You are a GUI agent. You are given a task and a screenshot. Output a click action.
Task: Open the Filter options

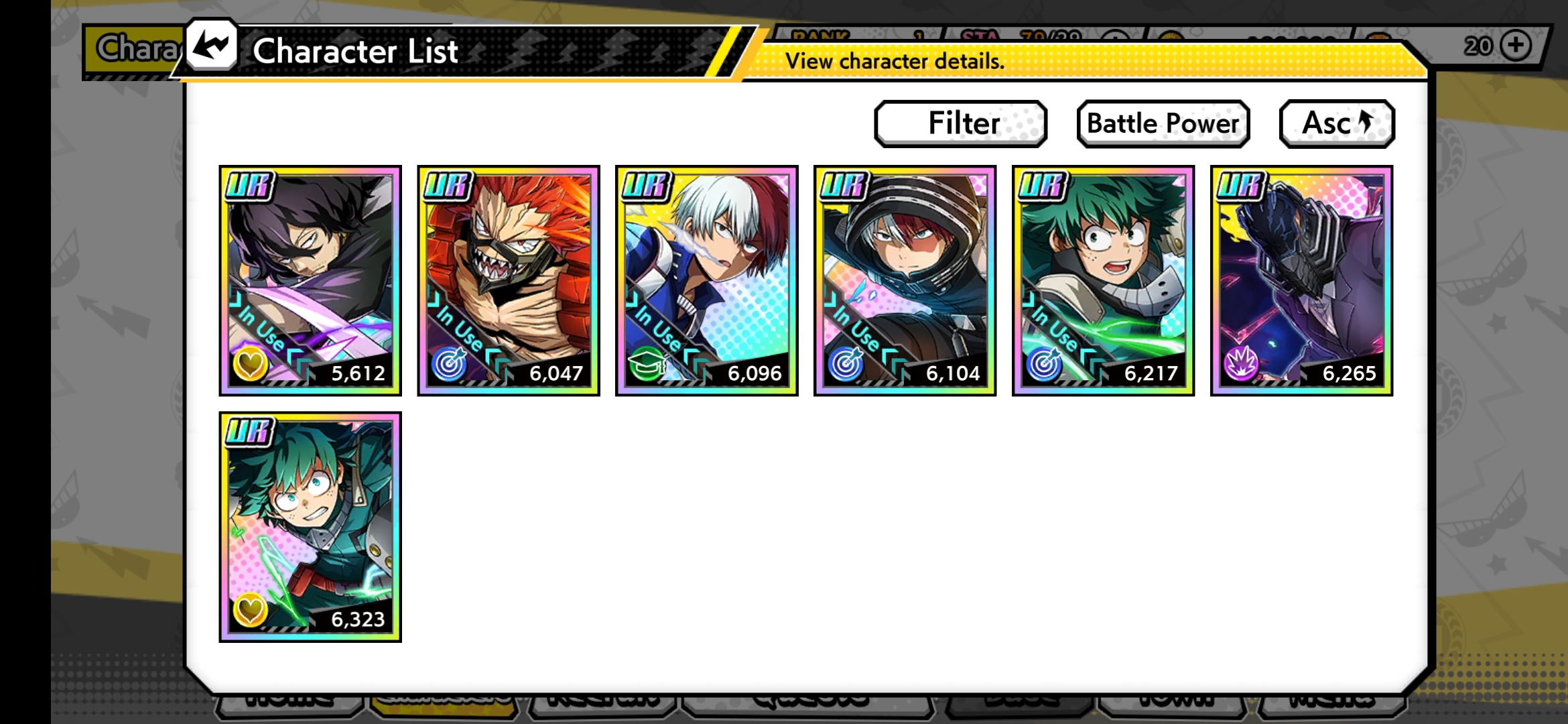[960, 123]
